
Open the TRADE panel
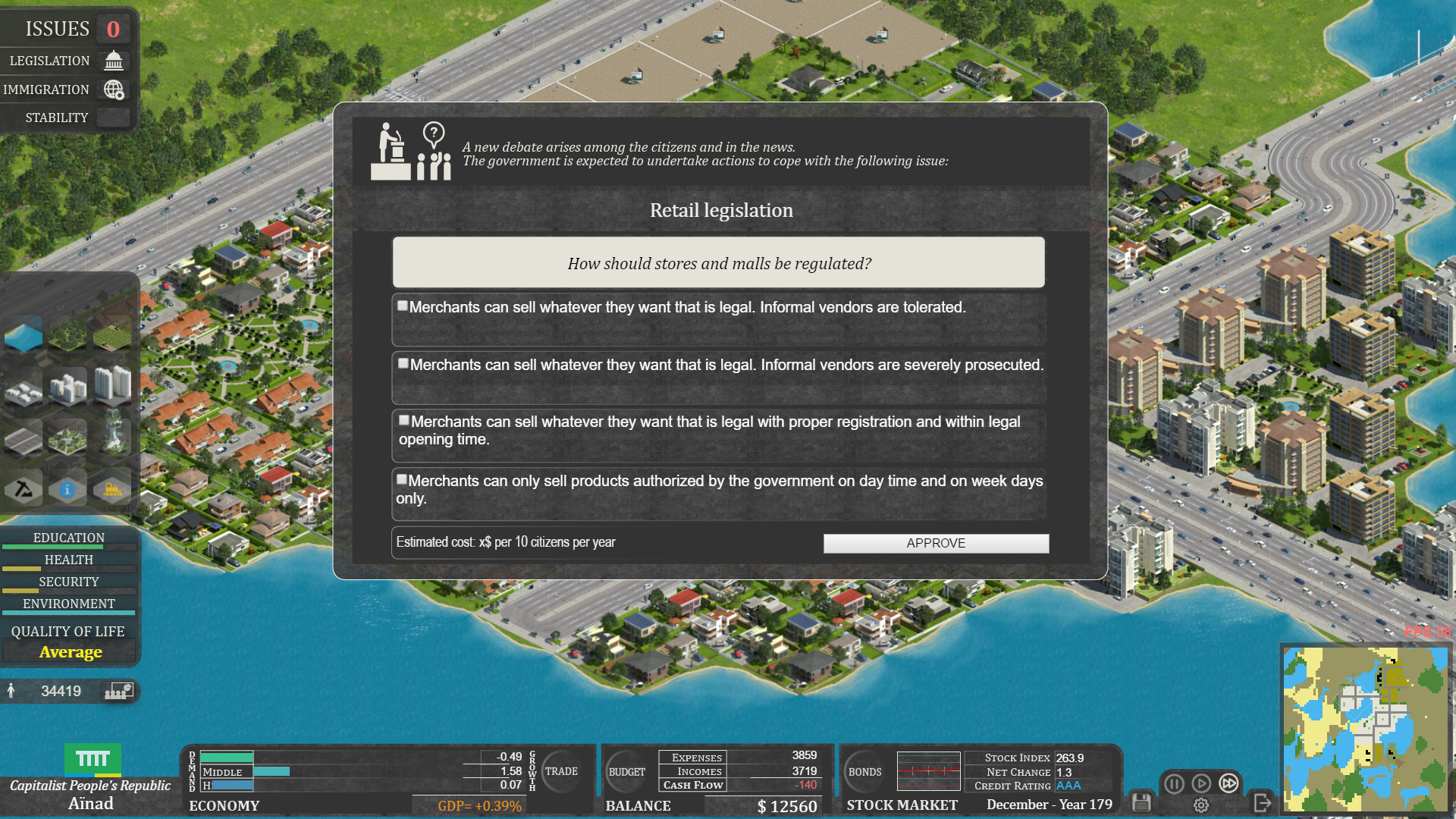click(563, 771)
